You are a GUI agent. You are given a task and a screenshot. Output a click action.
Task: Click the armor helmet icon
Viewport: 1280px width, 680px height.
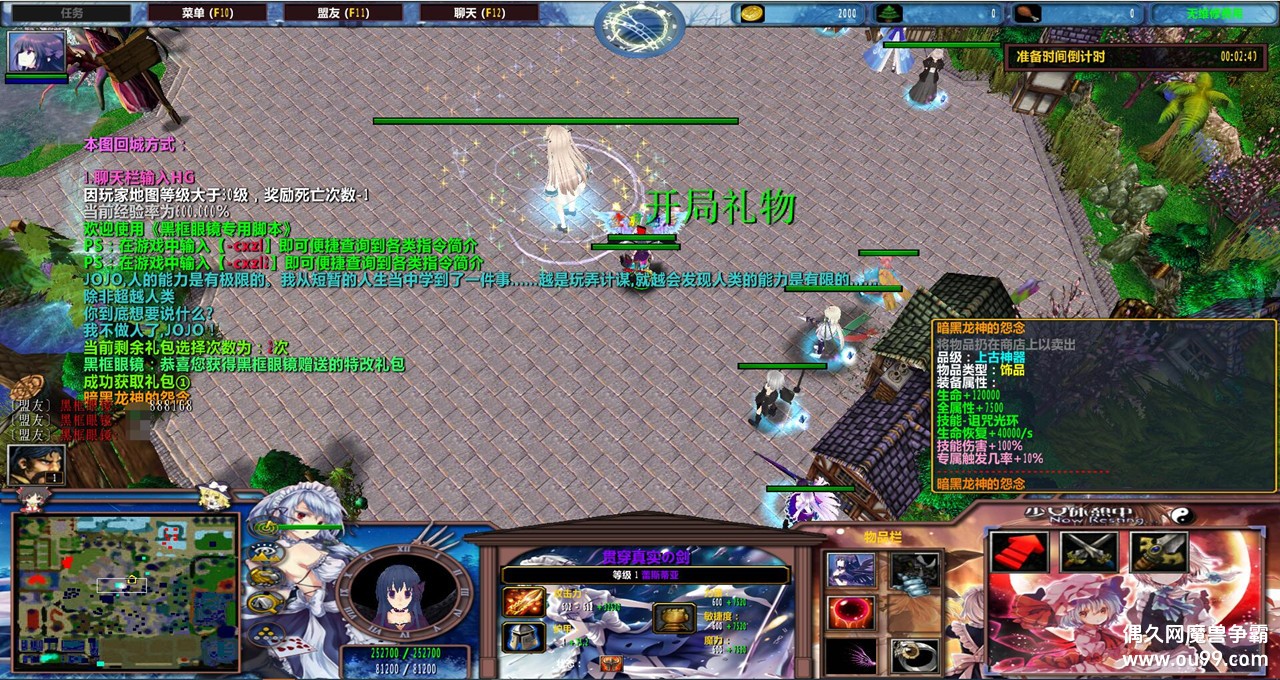(524, 637)
